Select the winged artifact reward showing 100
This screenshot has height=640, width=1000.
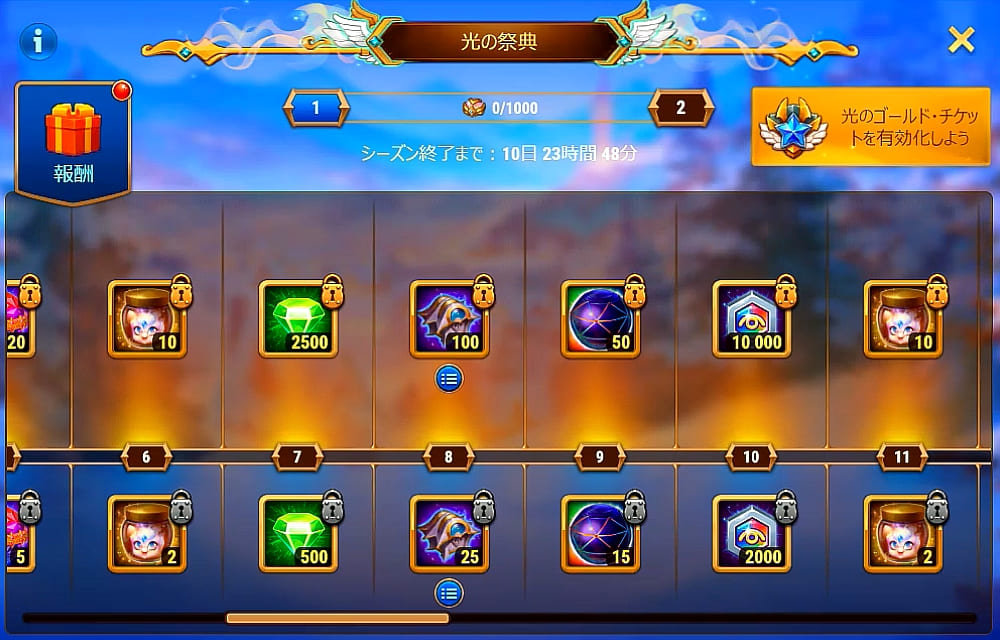tap(449, 319)
